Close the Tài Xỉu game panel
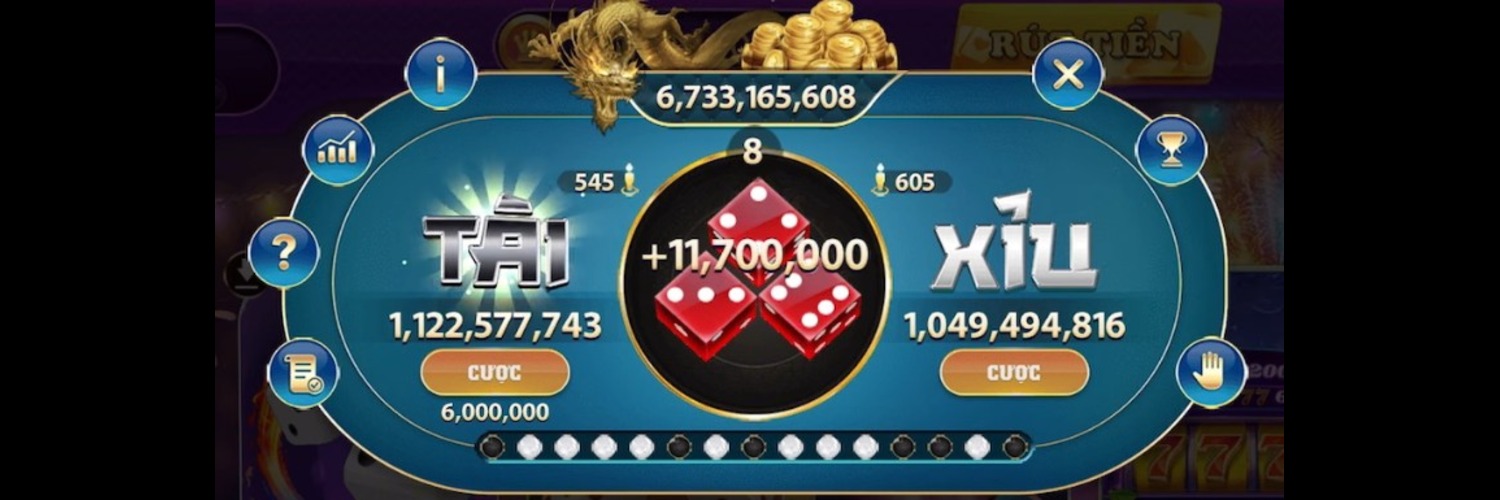The image size is (1500, 500). 1067,74
